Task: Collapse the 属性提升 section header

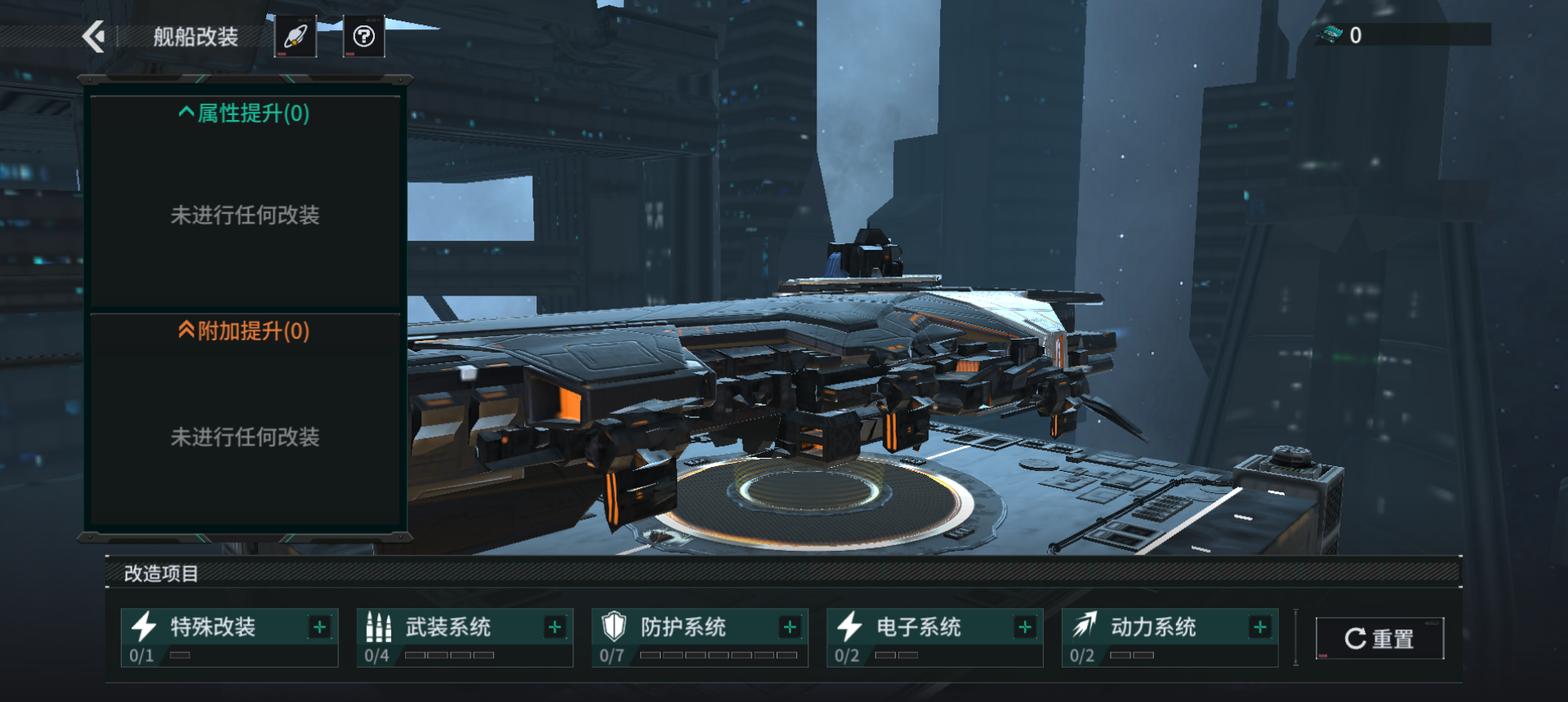Action: pos(244,113)
